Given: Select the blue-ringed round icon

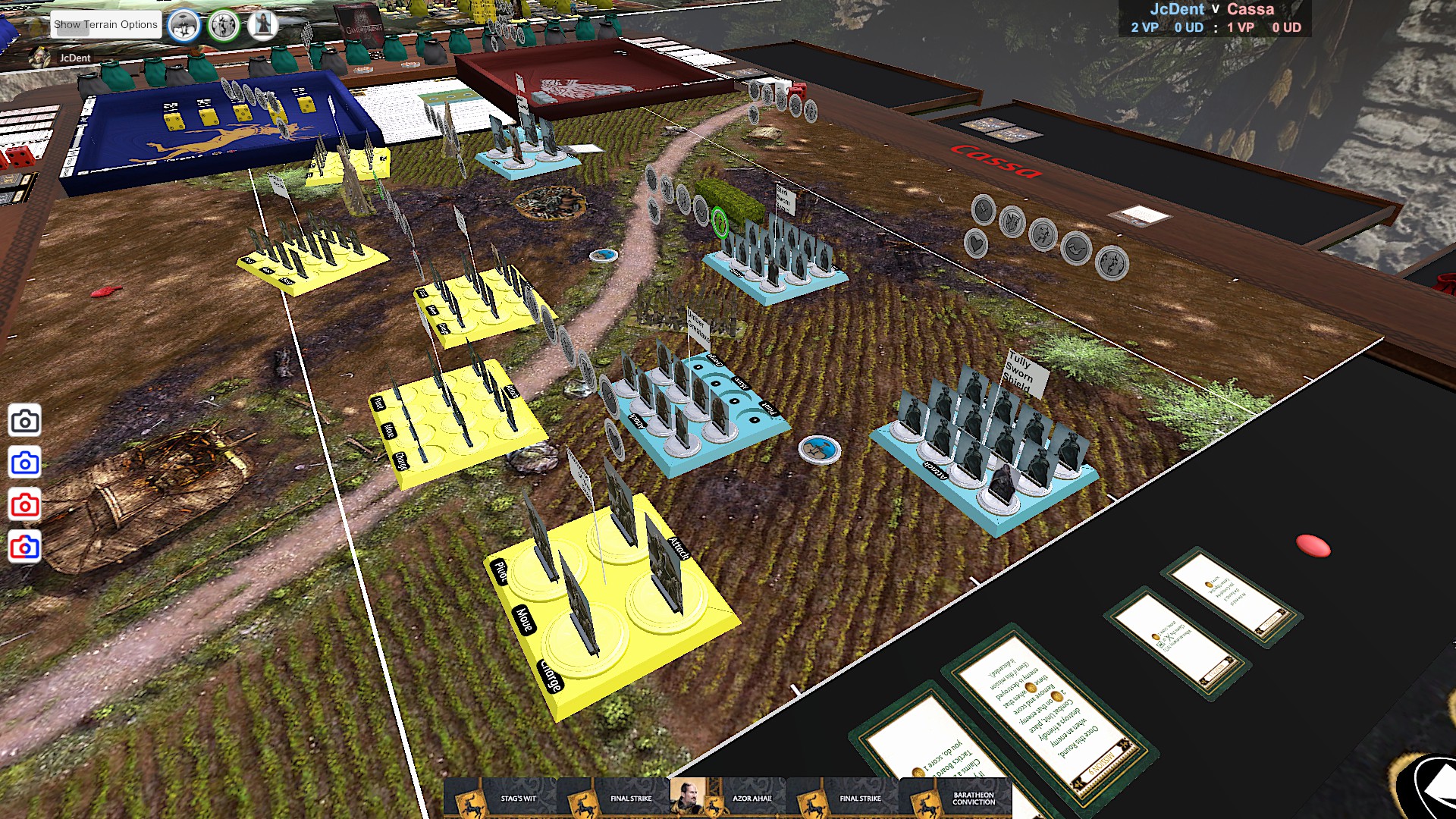Looking at the screenshot, I should pyautogui.click(x=184, y=26).
